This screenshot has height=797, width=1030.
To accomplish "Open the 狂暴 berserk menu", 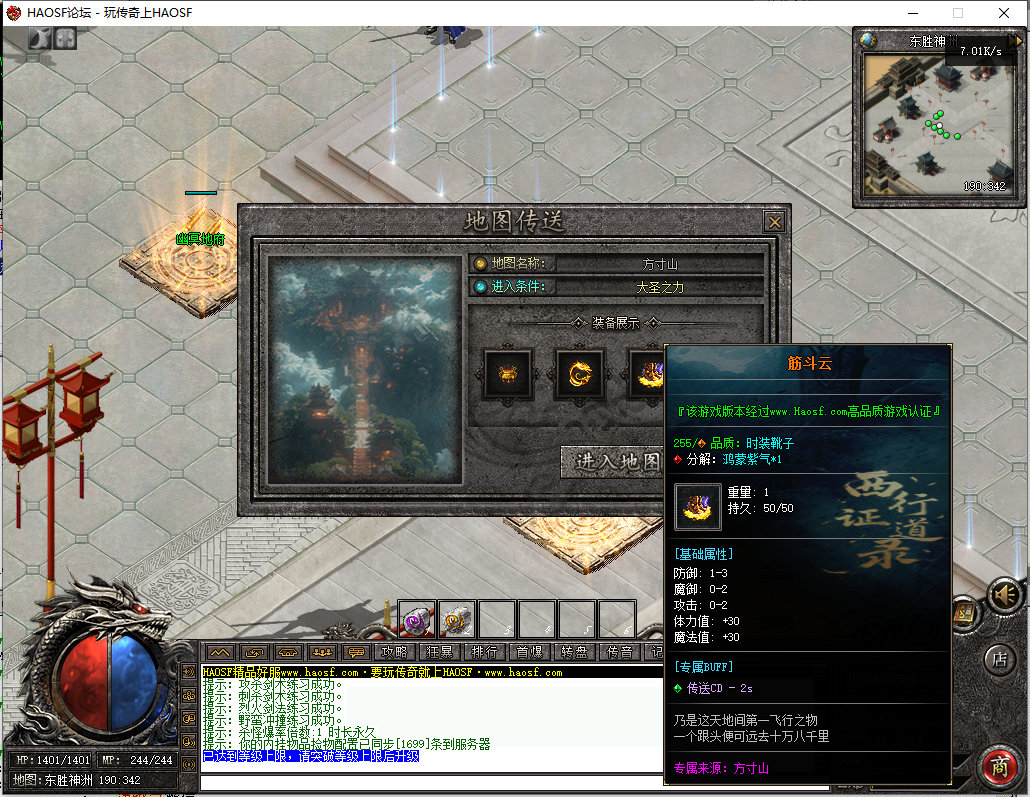I will (x=440, y=652).
